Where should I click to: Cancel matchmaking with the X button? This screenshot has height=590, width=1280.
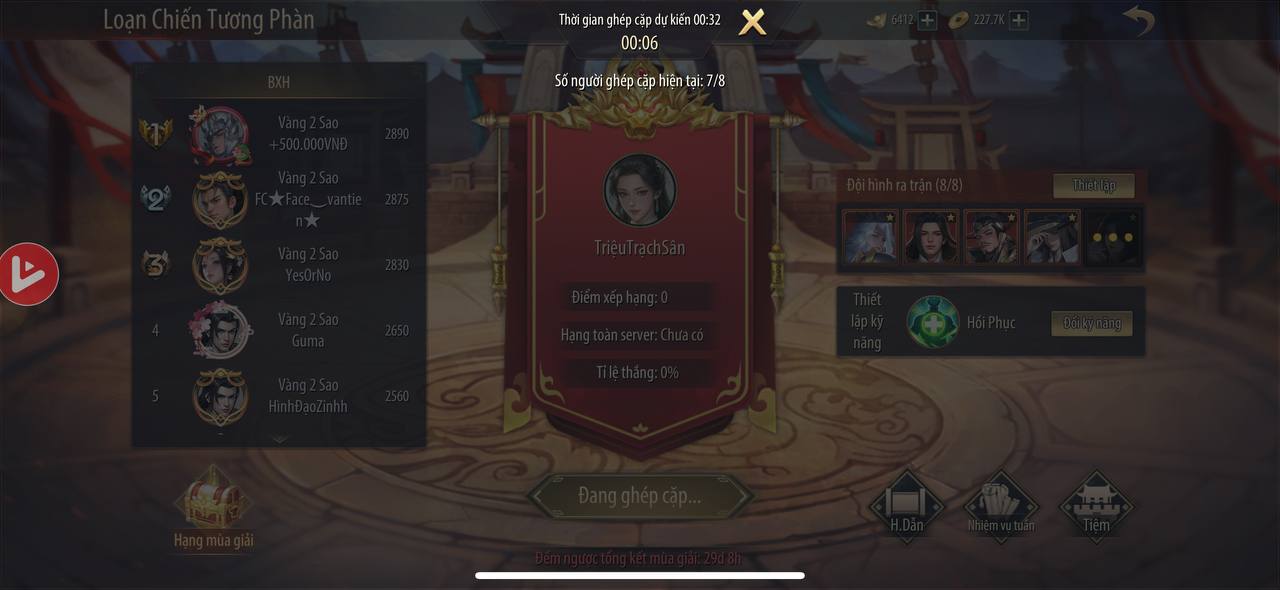752,22
